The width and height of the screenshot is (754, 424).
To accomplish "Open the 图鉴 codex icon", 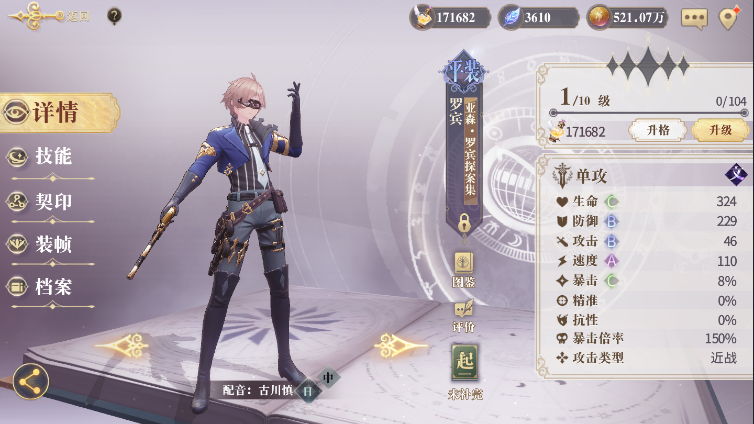I will 464,267.
